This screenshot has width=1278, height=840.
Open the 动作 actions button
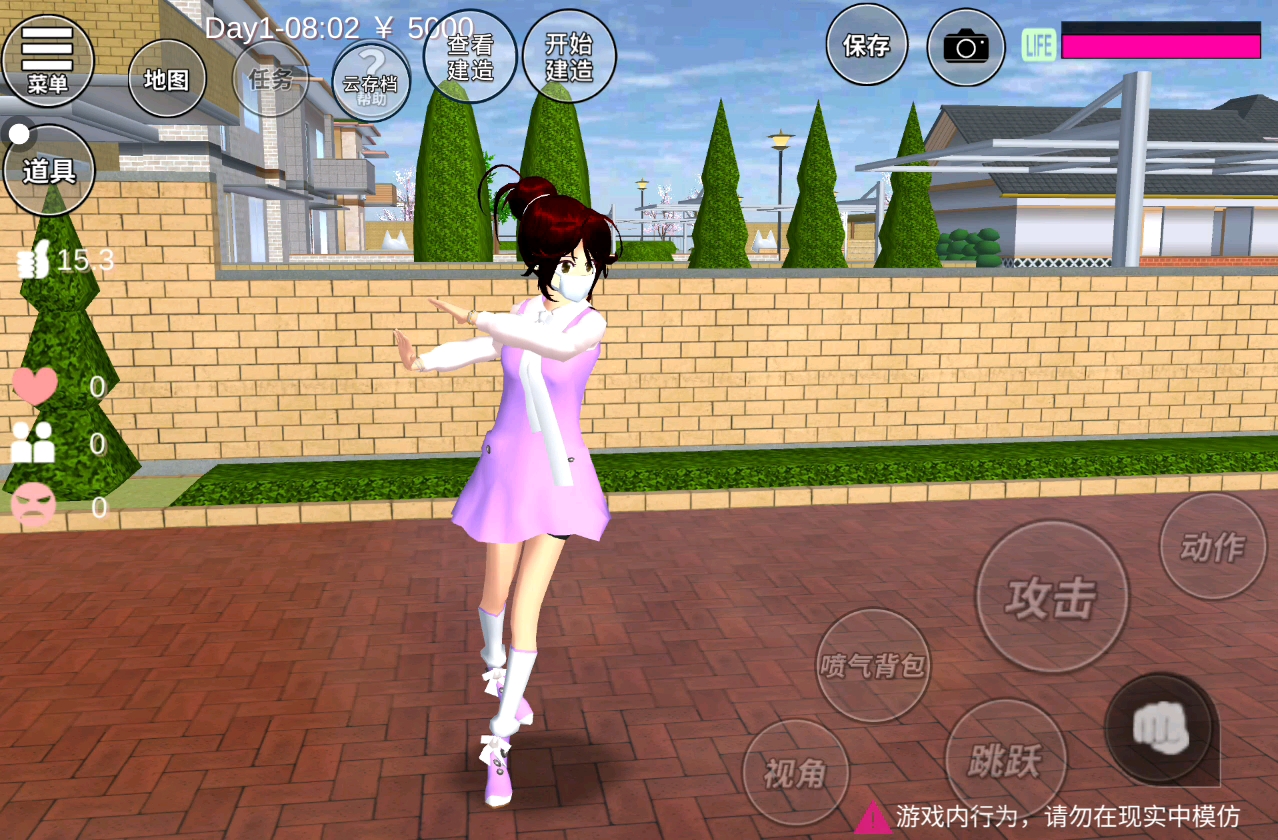(1212, 546)
